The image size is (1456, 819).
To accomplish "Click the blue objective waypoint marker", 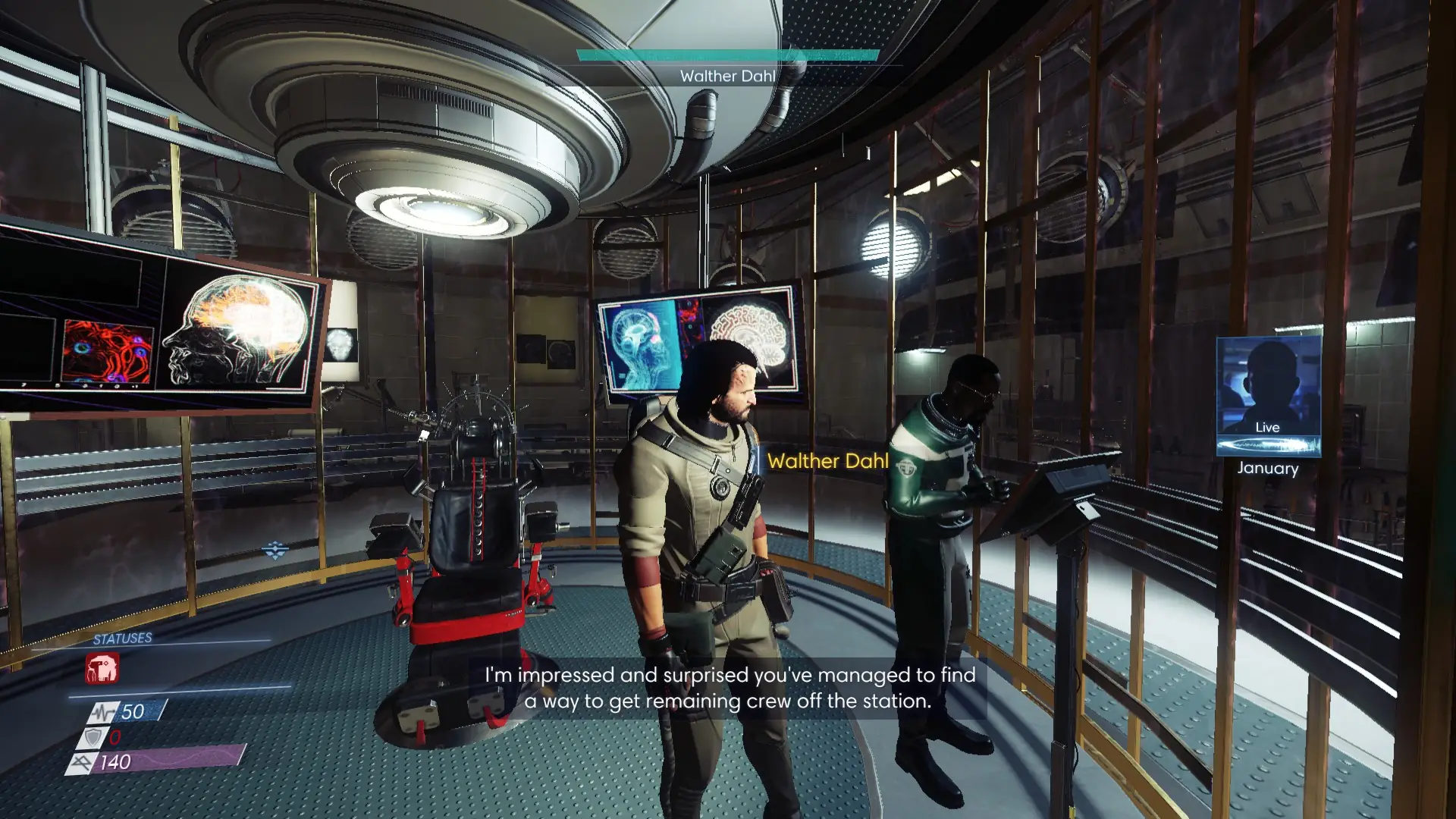I will [275, 549].
